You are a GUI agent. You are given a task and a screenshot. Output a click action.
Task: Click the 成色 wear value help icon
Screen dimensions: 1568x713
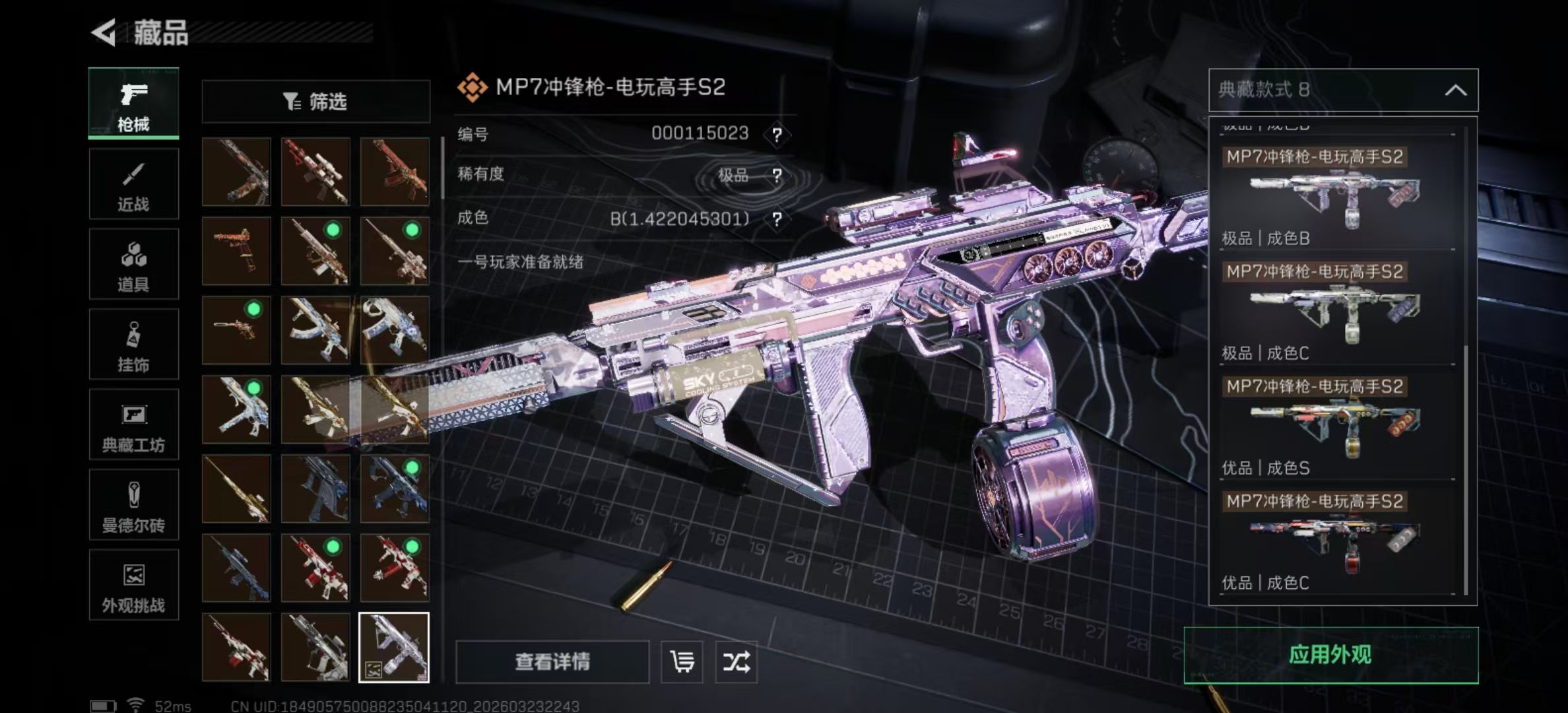point(777,219)
